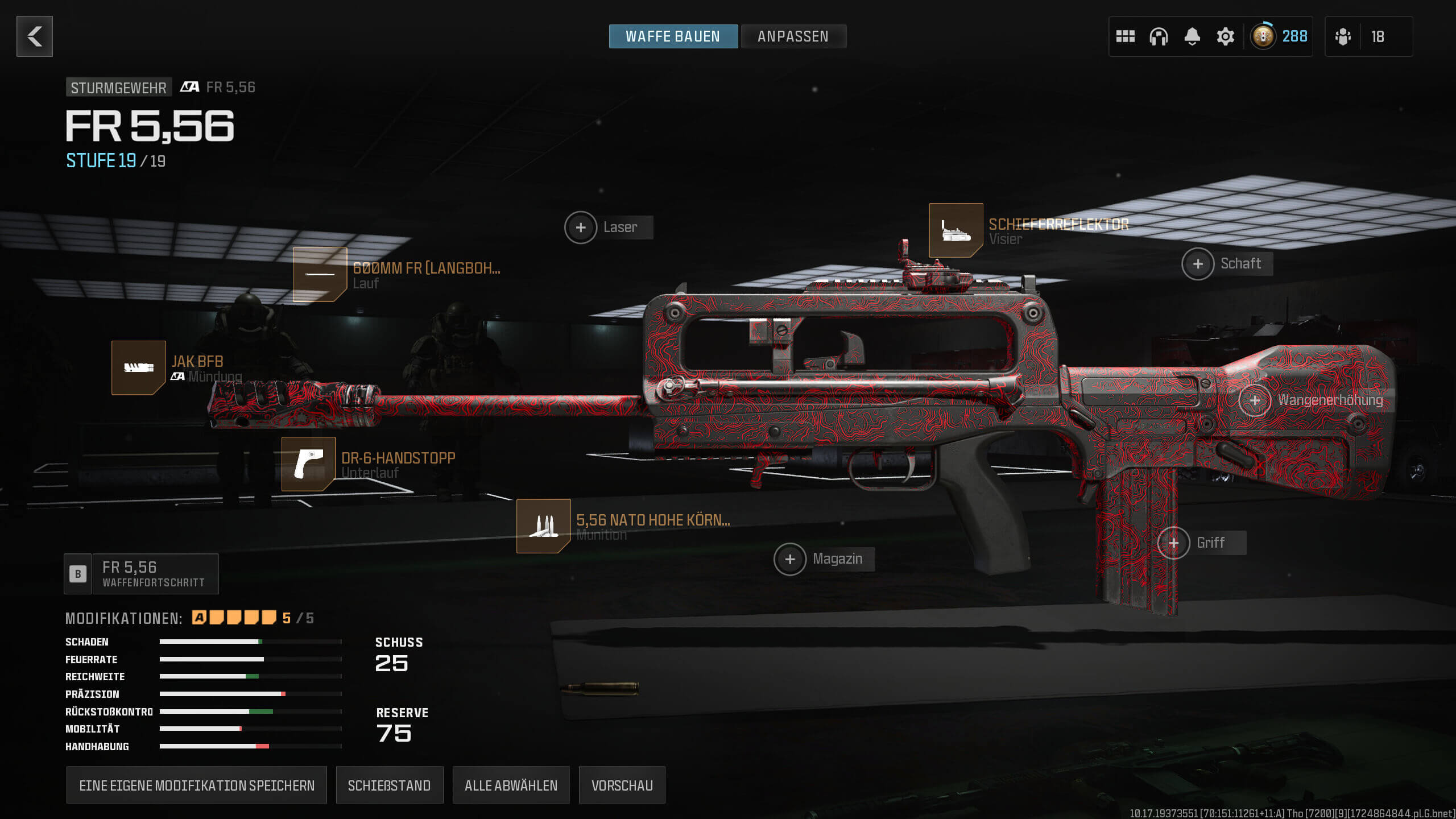Add a Wangenerhöhung attachment
Image resolution: width=1456 pixels, height=819 pixels.
pyautogui.click(x=1255, y=400)
